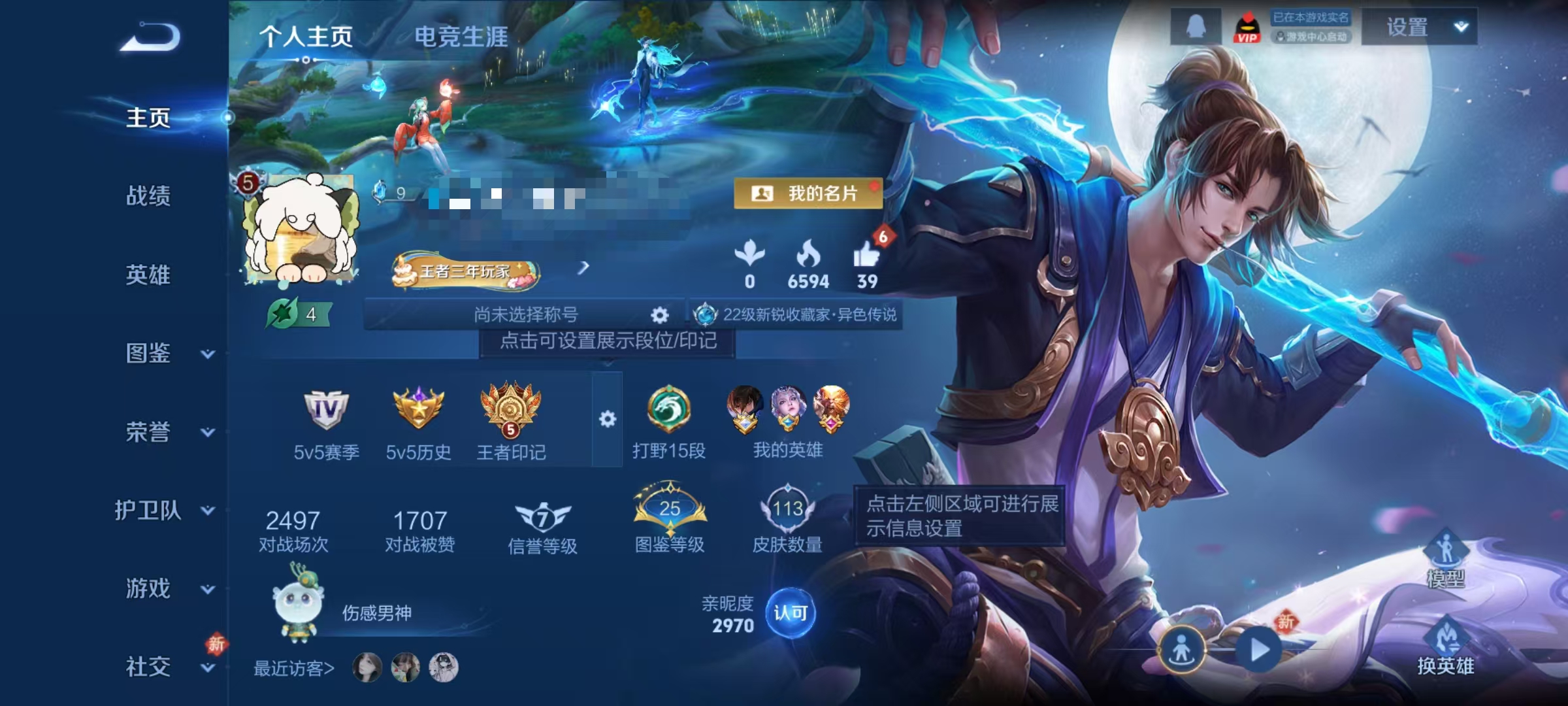The image size is (1568, 706).
Task: Switch to the 电竞生涯 tab
Action: (x=462, y=37)
